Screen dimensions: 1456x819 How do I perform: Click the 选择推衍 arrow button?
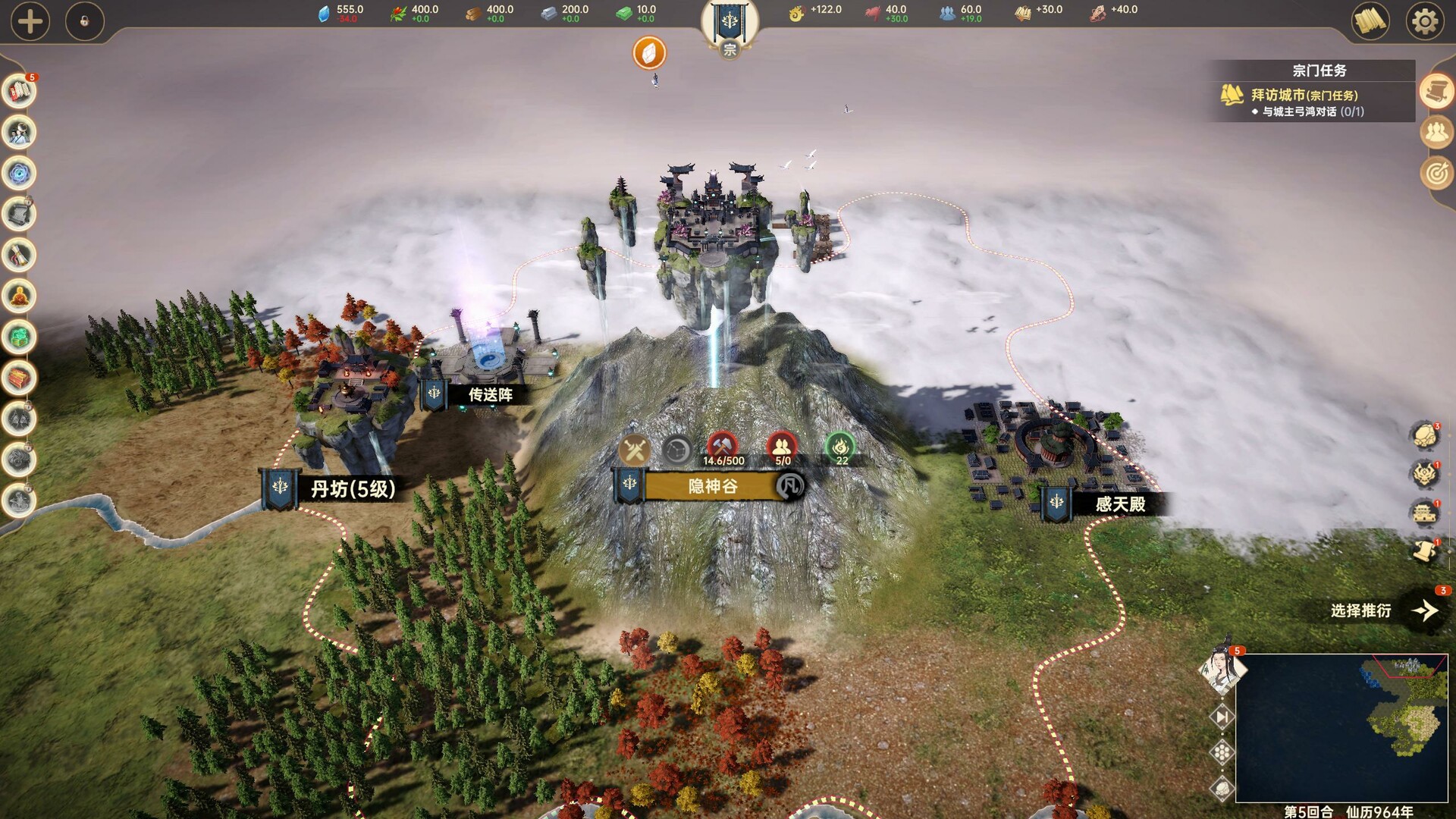click(x=1425, y=610)
